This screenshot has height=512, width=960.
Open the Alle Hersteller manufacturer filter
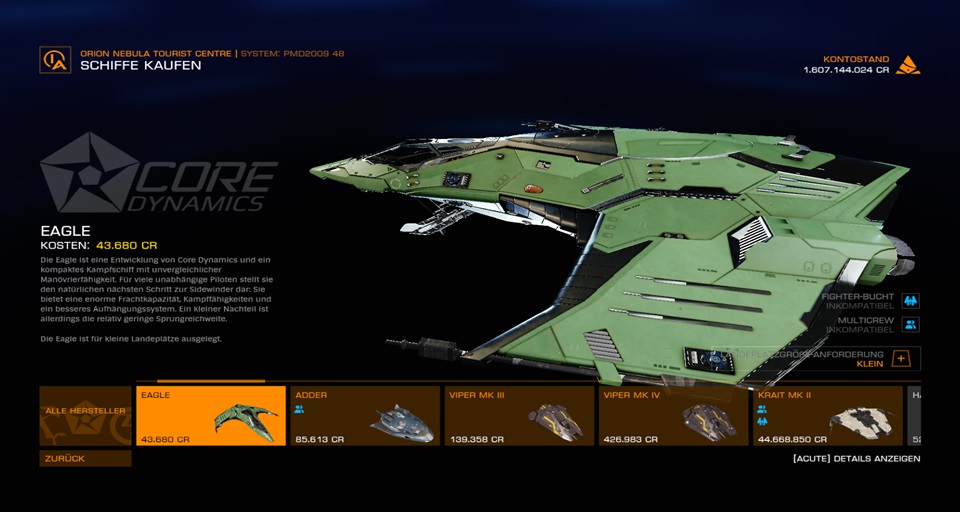point(85,416)
